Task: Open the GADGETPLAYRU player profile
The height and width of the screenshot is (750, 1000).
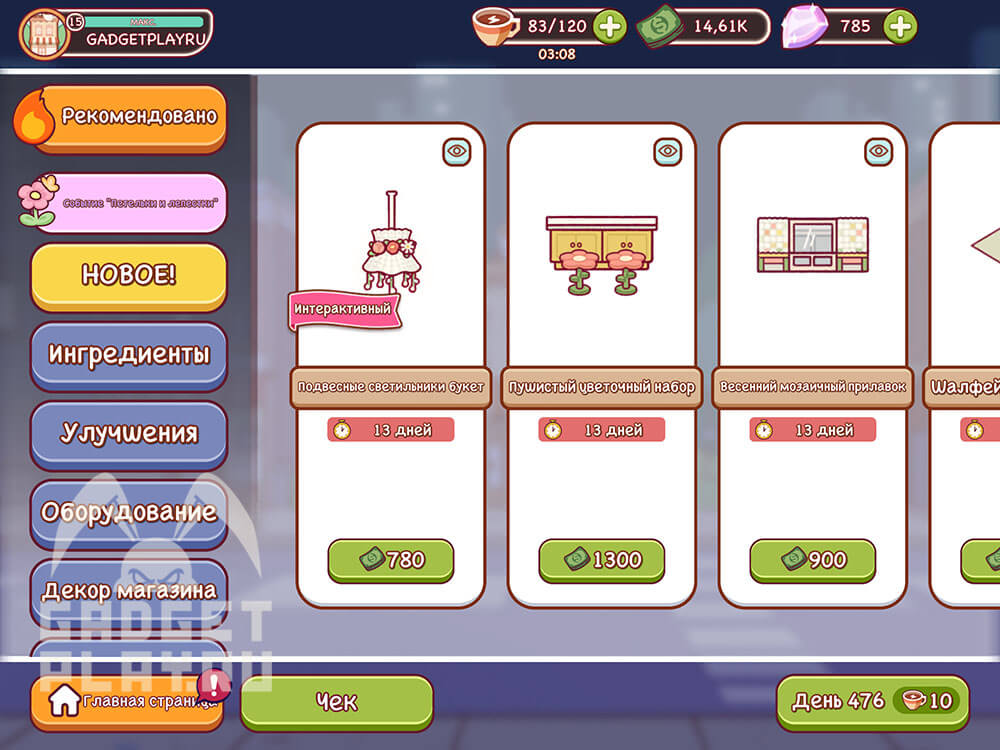Action: pyautogui.click(x=117, y=32)
